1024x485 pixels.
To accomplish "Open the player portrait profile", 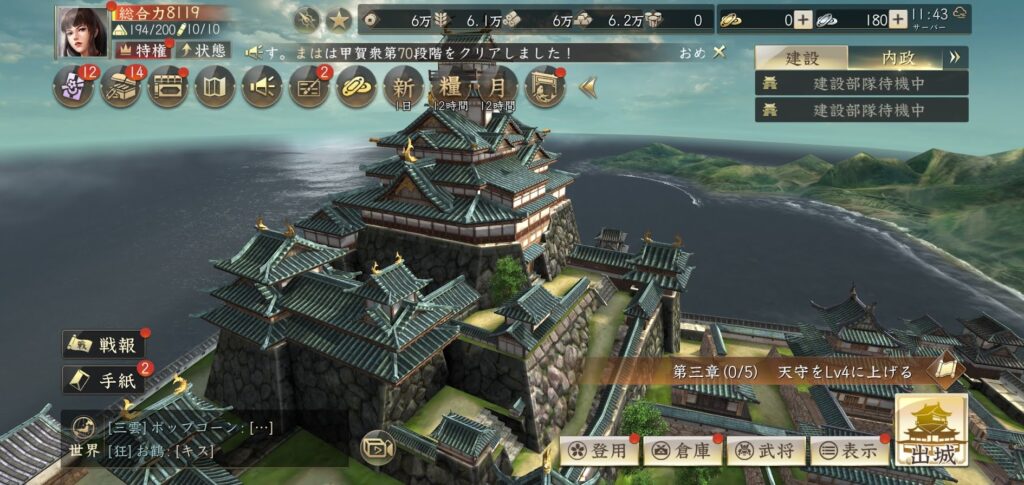I will click(82, 31).
